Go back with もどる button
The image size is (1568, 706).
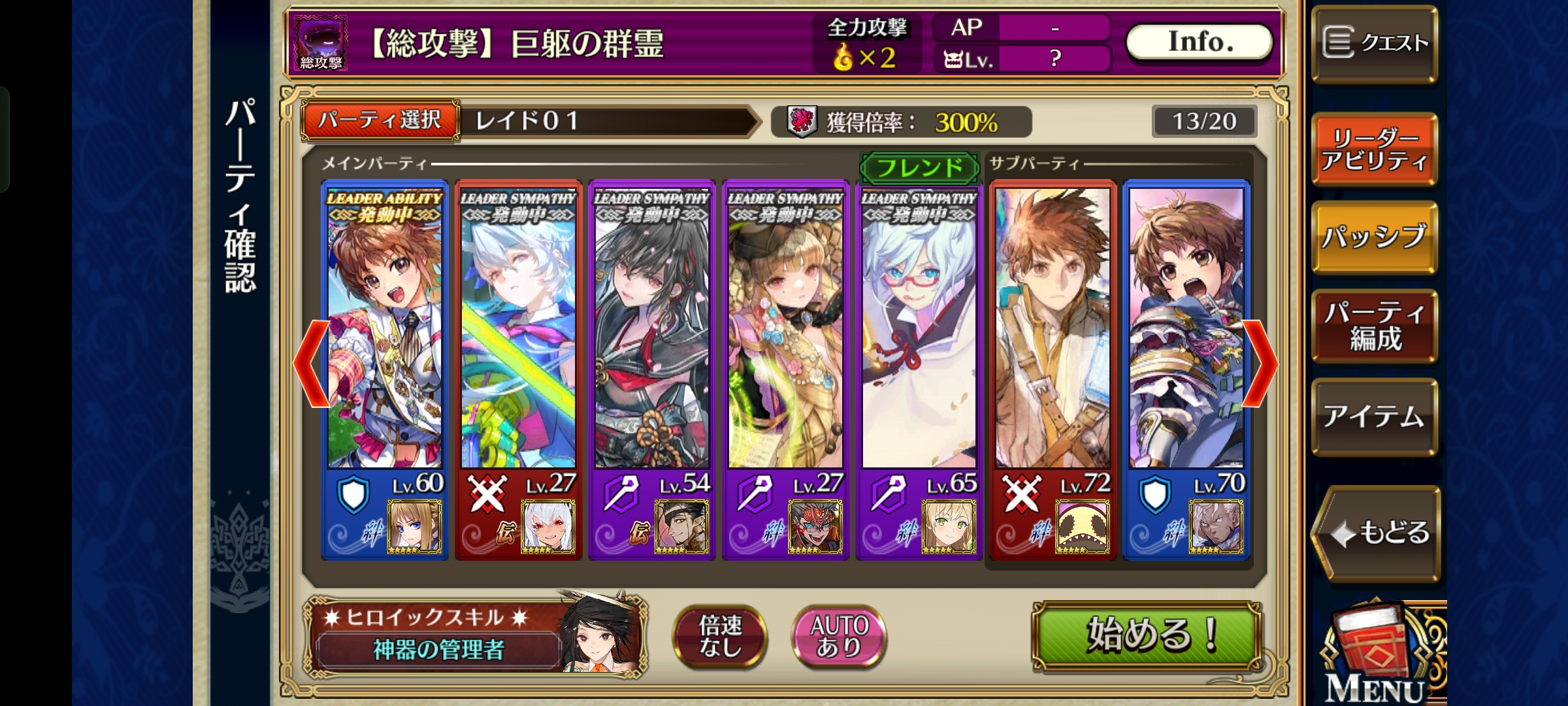coord(1377,533)
